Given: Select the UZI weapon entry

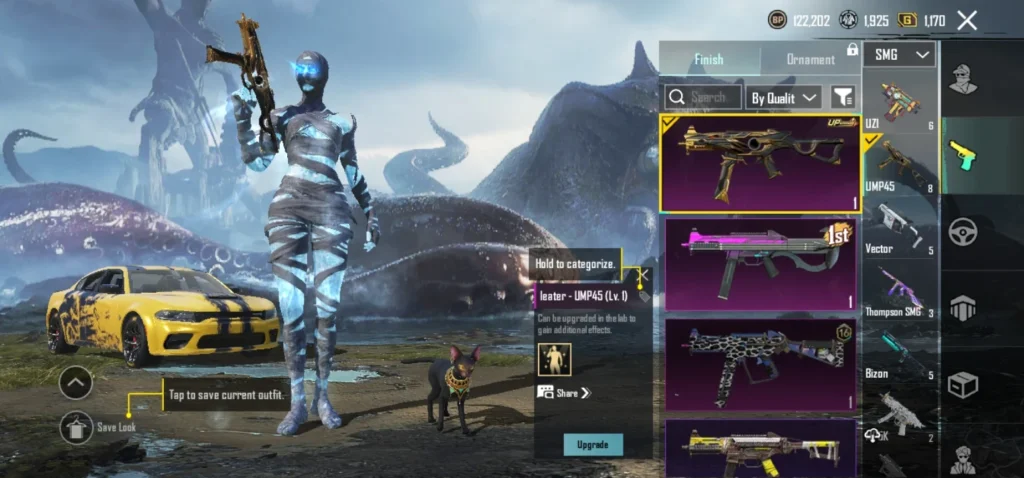Looking at the screenshot, I should (x=900, y=102).
